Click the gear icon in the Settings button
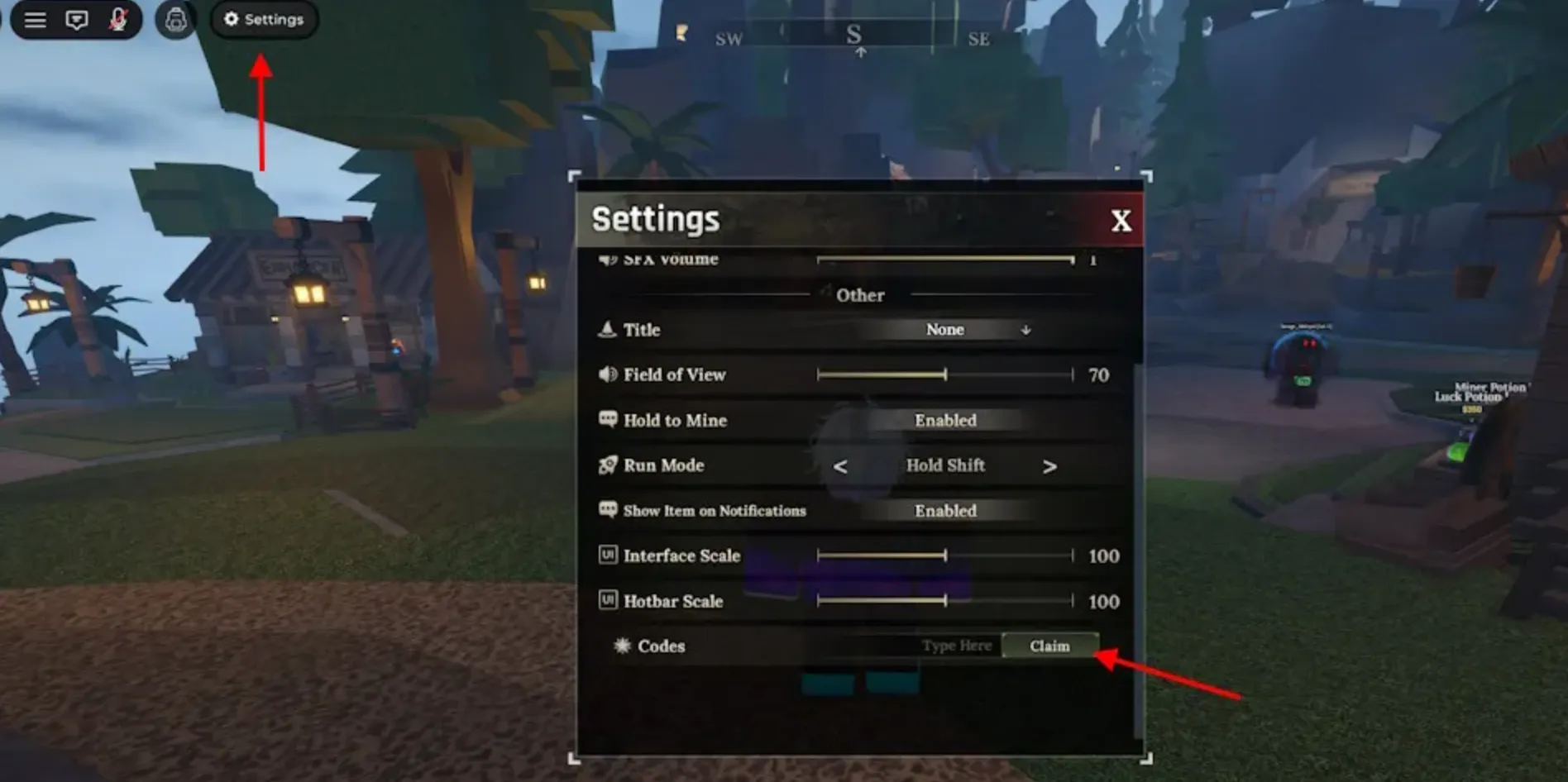The width and height of the screenshot is (1568, 782). [x=232, y=20]
